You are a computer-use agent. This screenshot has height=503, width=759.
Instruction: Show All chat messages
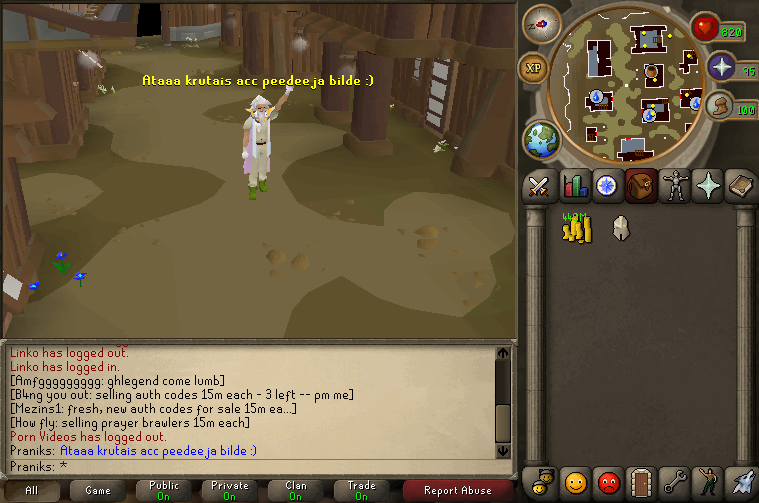point(32,491)
